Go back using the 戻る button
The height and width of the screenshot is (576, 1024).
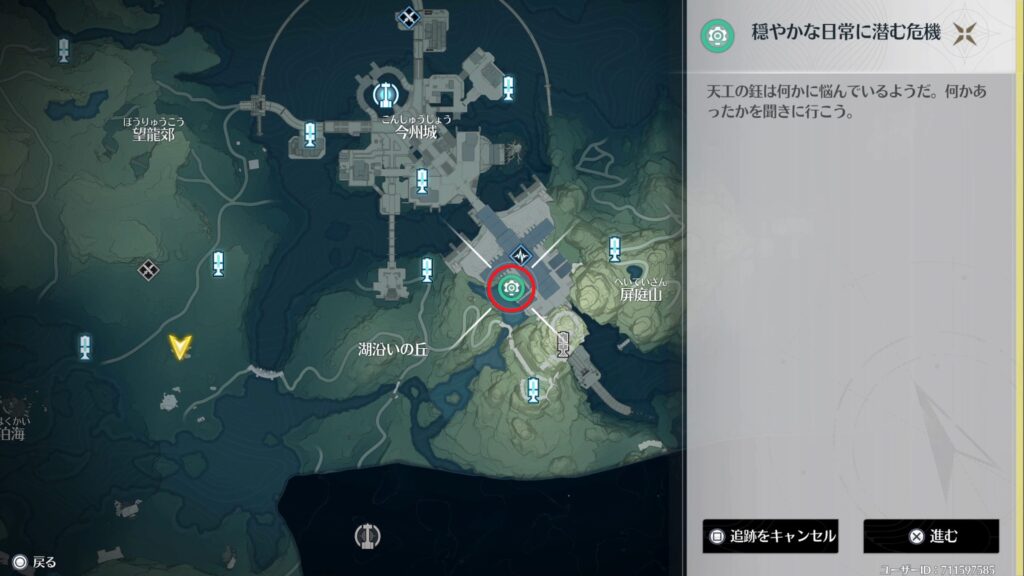click(x=34, y=562)
